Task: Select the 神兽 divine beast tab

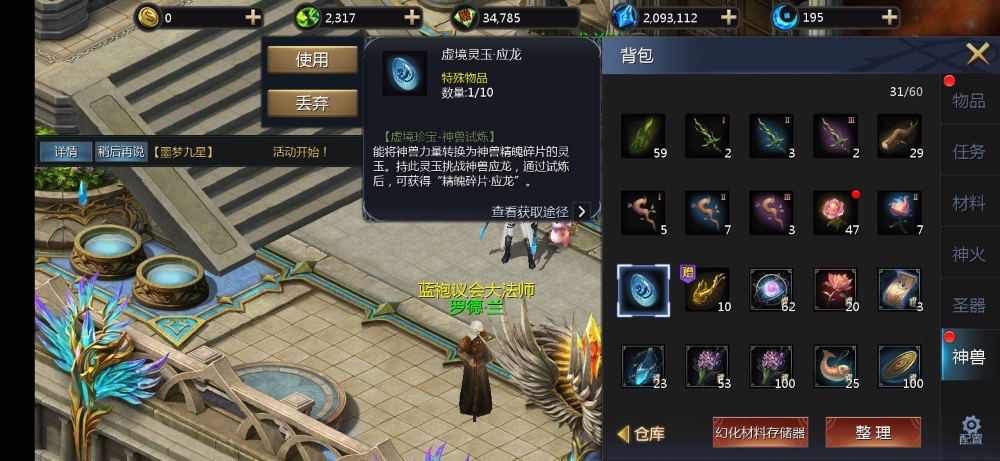Action: [967, 357]
